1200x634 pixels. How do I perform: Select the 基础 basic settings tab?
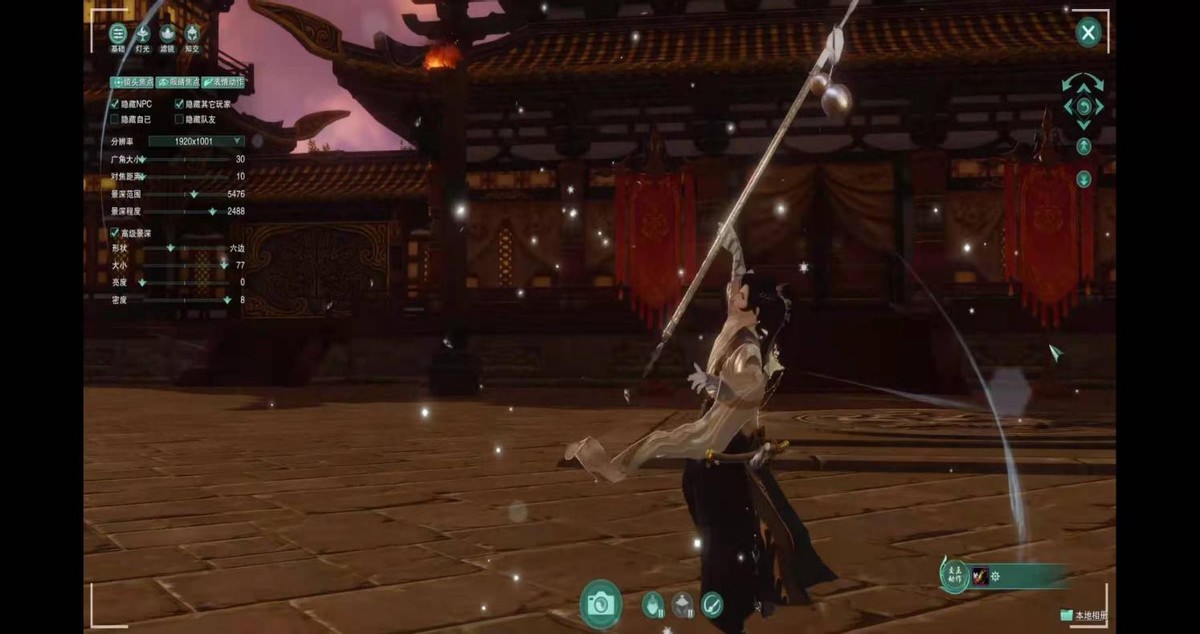click(118, 37)
